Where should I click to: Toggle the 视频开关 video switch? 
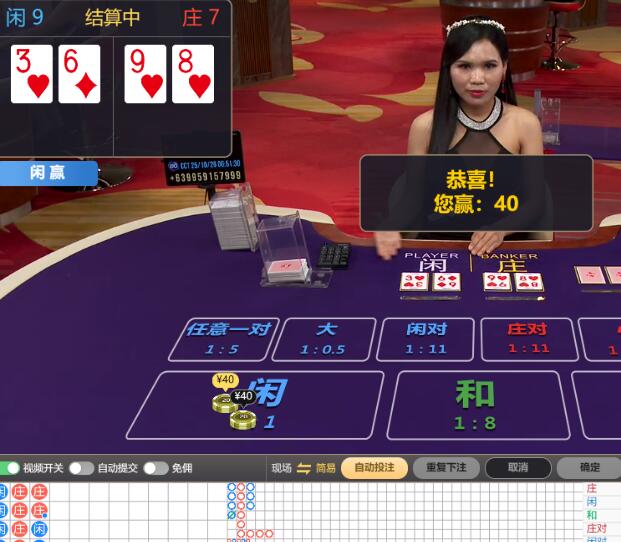(11, 468)
